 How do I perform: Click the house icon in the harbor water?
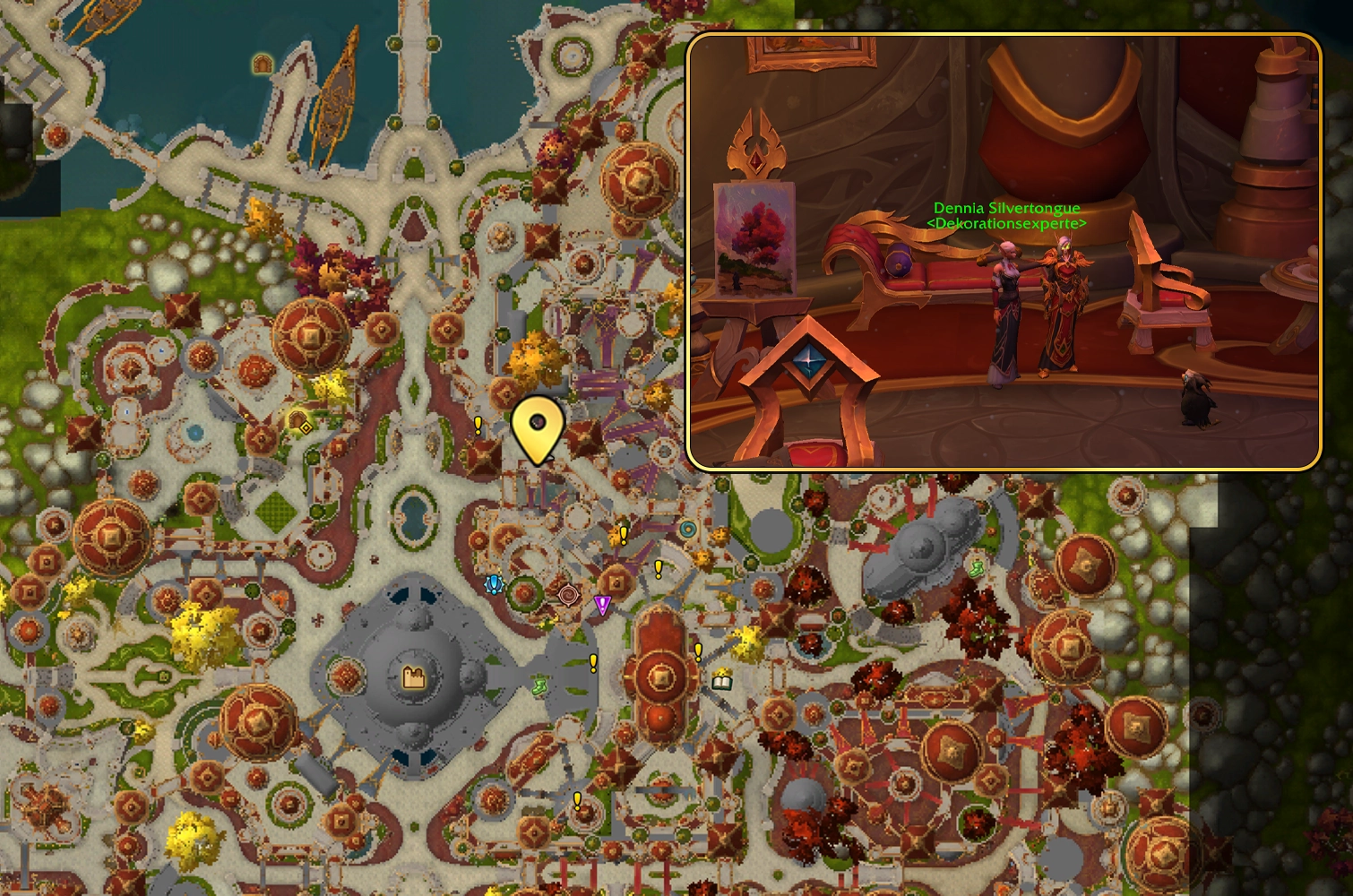coord(262,63)
